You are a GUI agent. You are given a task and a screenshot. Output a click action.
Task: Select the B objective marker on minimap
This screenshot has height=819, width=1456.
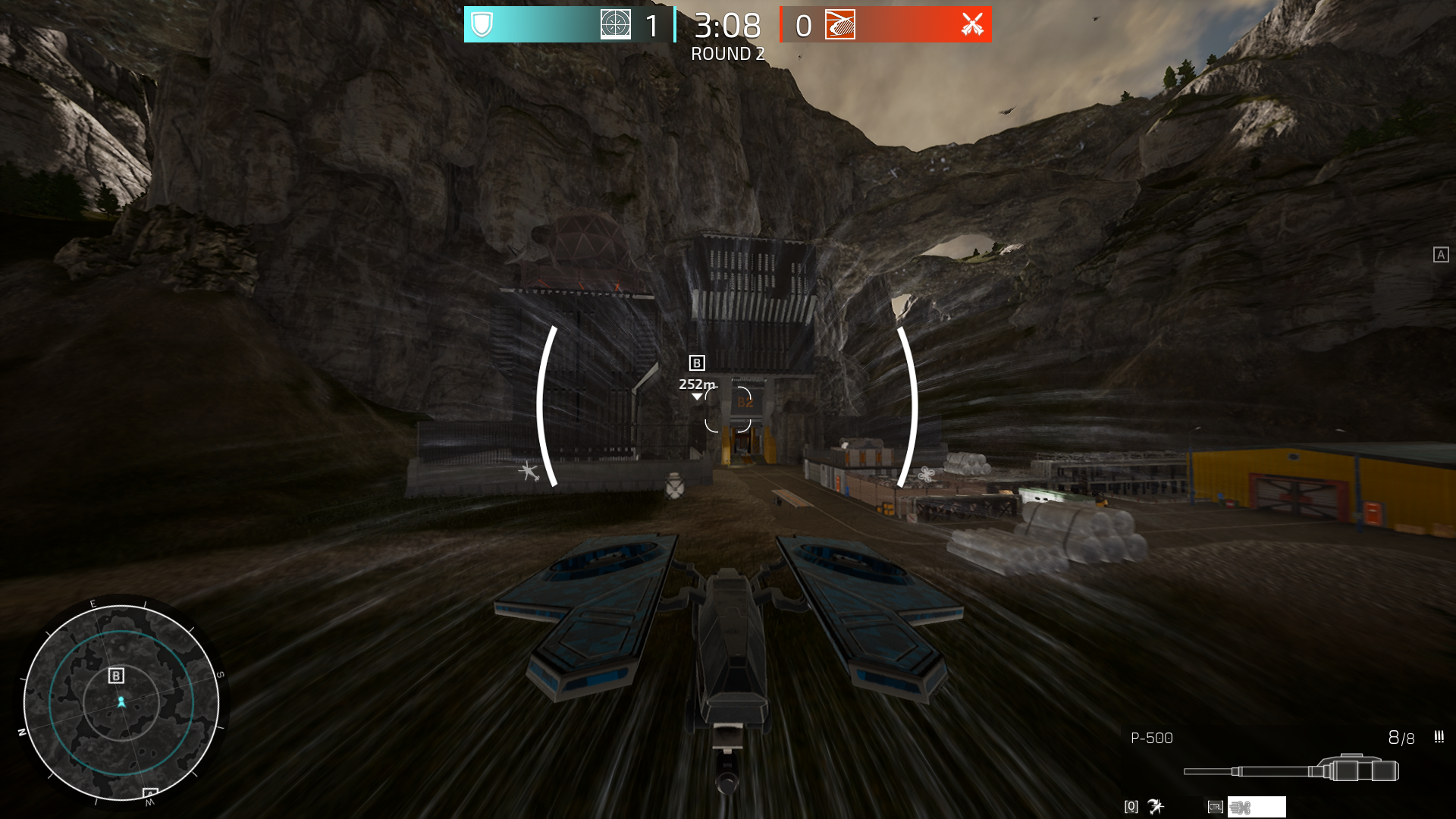(x=116, y=676)
